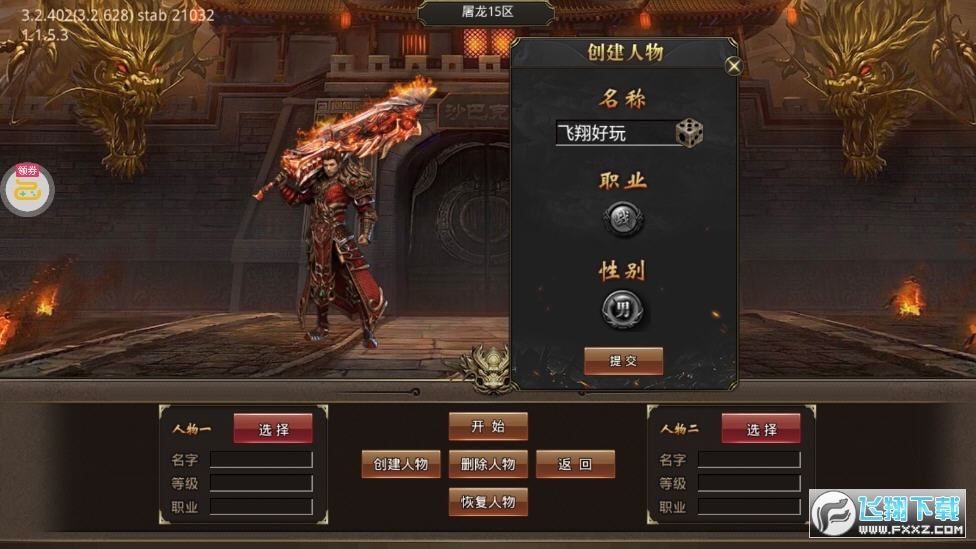Submit the character with 提交
The height and width of the screenshot is (549, 976).
coord(623,361)
